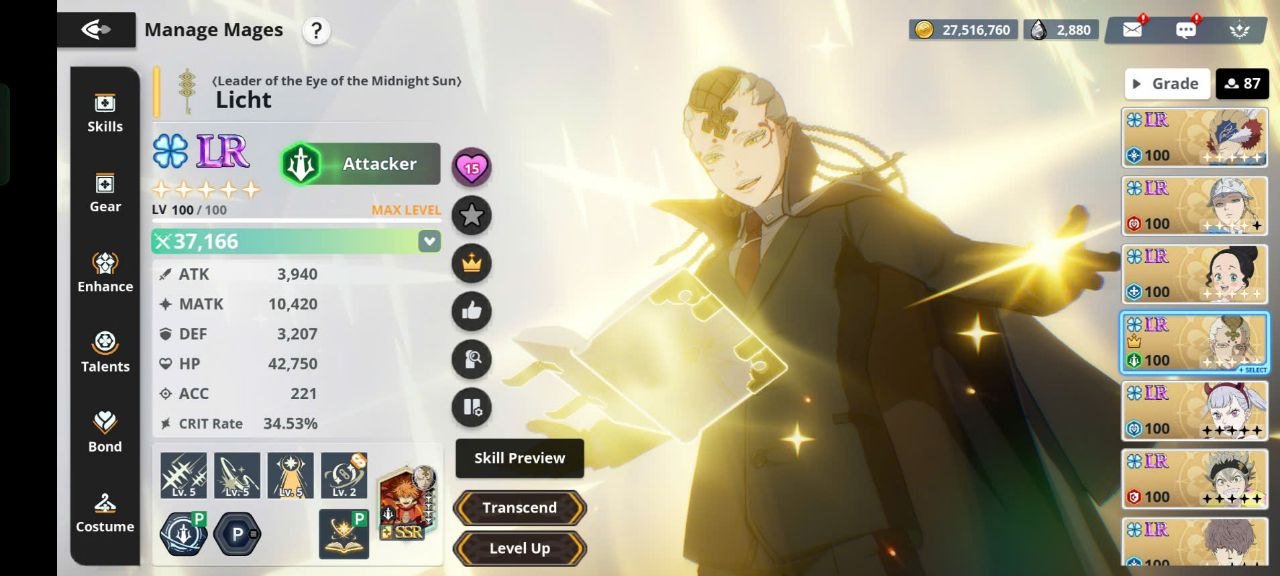Open the Manage Mages help question mark
This screenshot has height=576, width=1280.
[316, 31]
